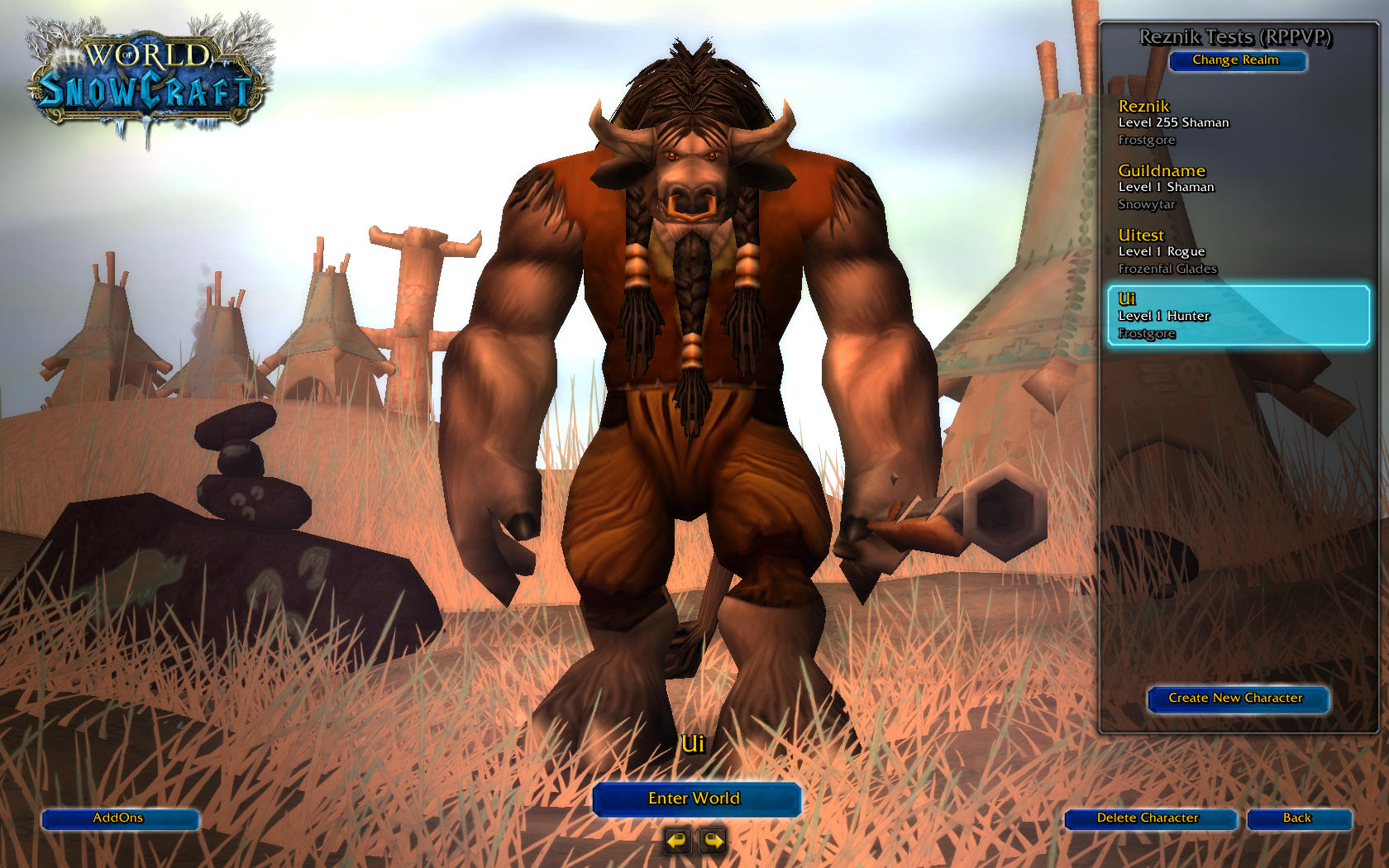Image resolution: width=1389 pixels, height=868 pixels.
Task: Click the Frostgore label under Ui
Action: (x=1145, y=333)
